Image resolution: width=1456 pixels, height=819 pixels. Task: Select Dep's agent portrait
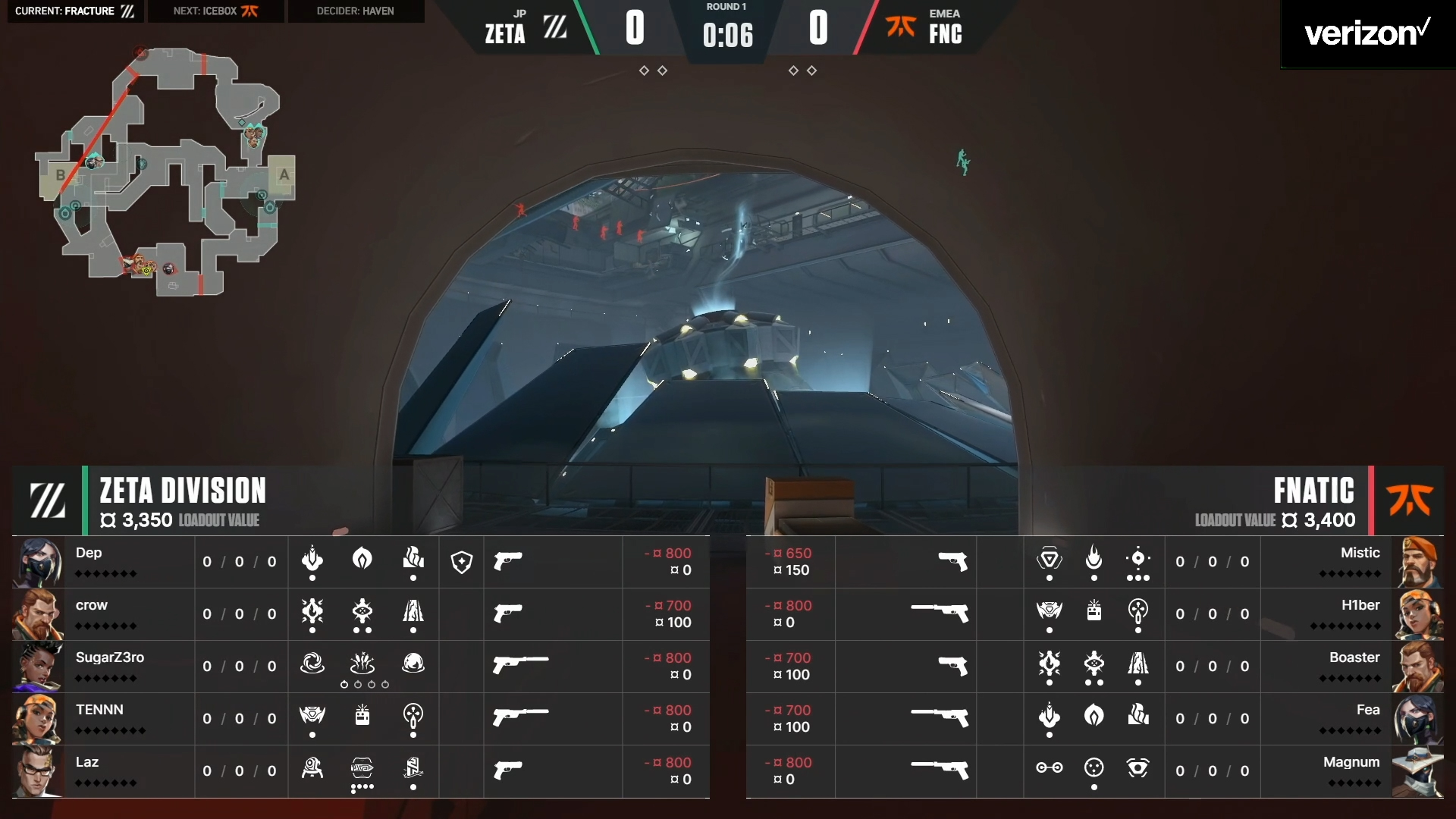[38, 563]
